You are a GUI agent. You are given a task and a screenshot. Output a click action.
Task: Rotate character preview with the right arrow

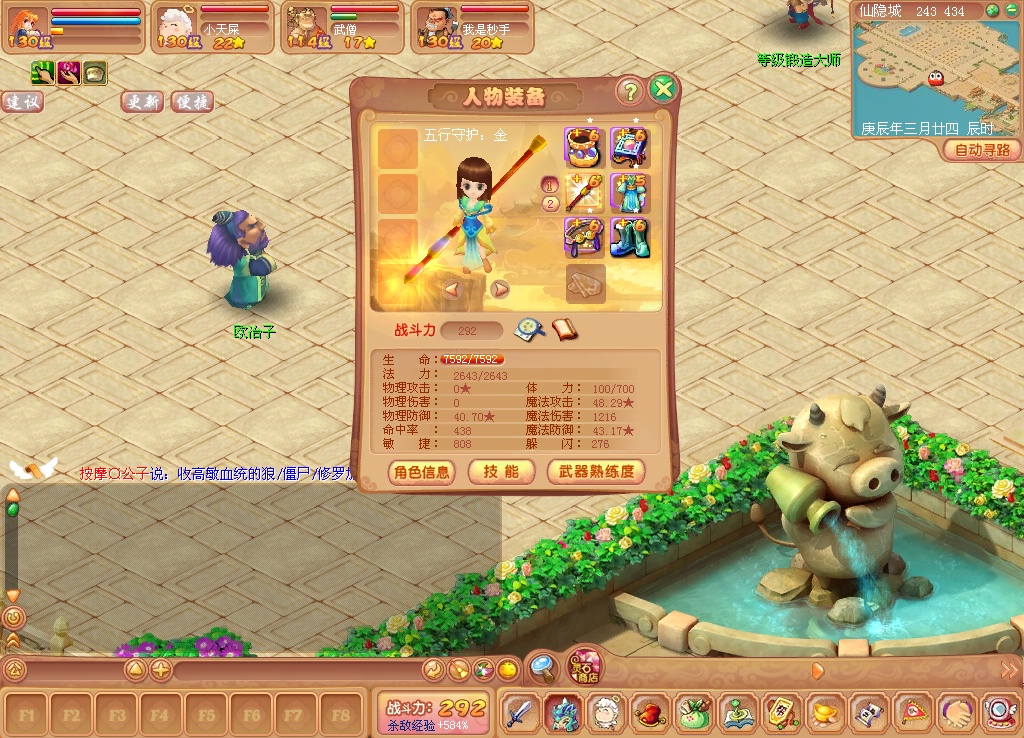pyautogui.click(x=500, y=289)
